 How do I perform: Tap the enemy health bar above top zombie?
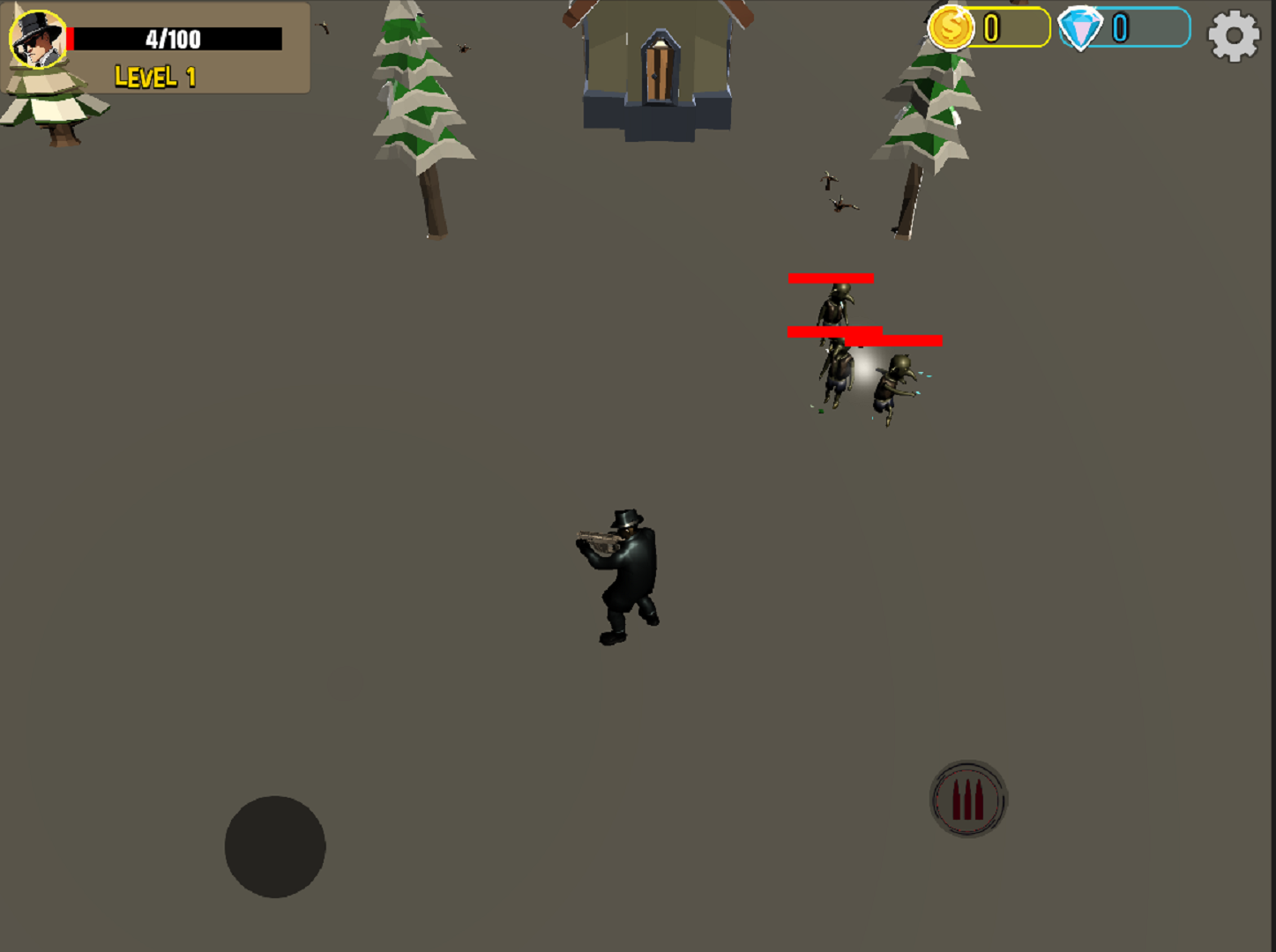click(830, 278)
